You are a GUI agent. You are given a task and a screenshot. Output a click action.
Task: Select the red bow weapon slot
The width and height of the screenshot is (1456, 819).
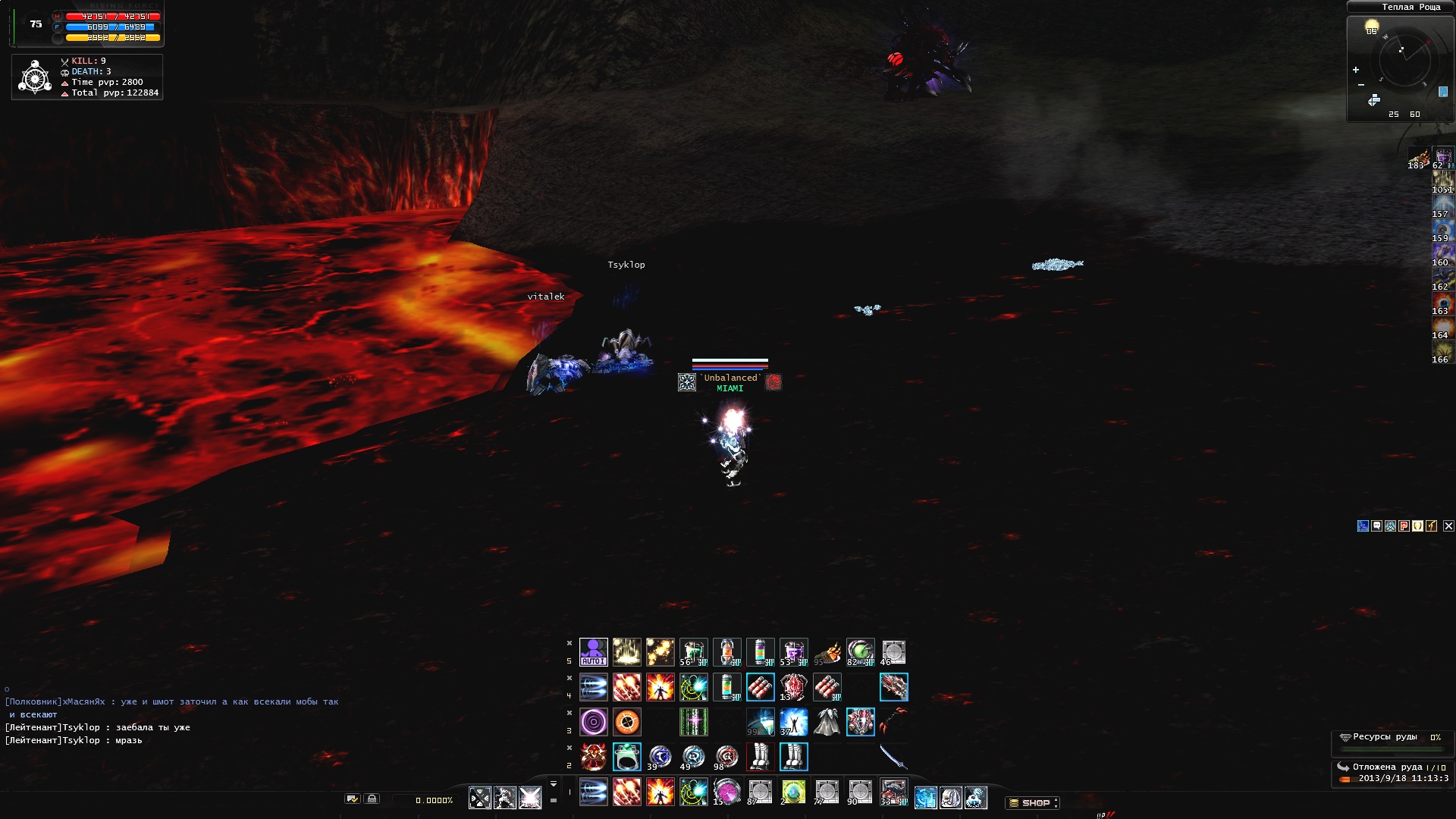pos(893,722)
